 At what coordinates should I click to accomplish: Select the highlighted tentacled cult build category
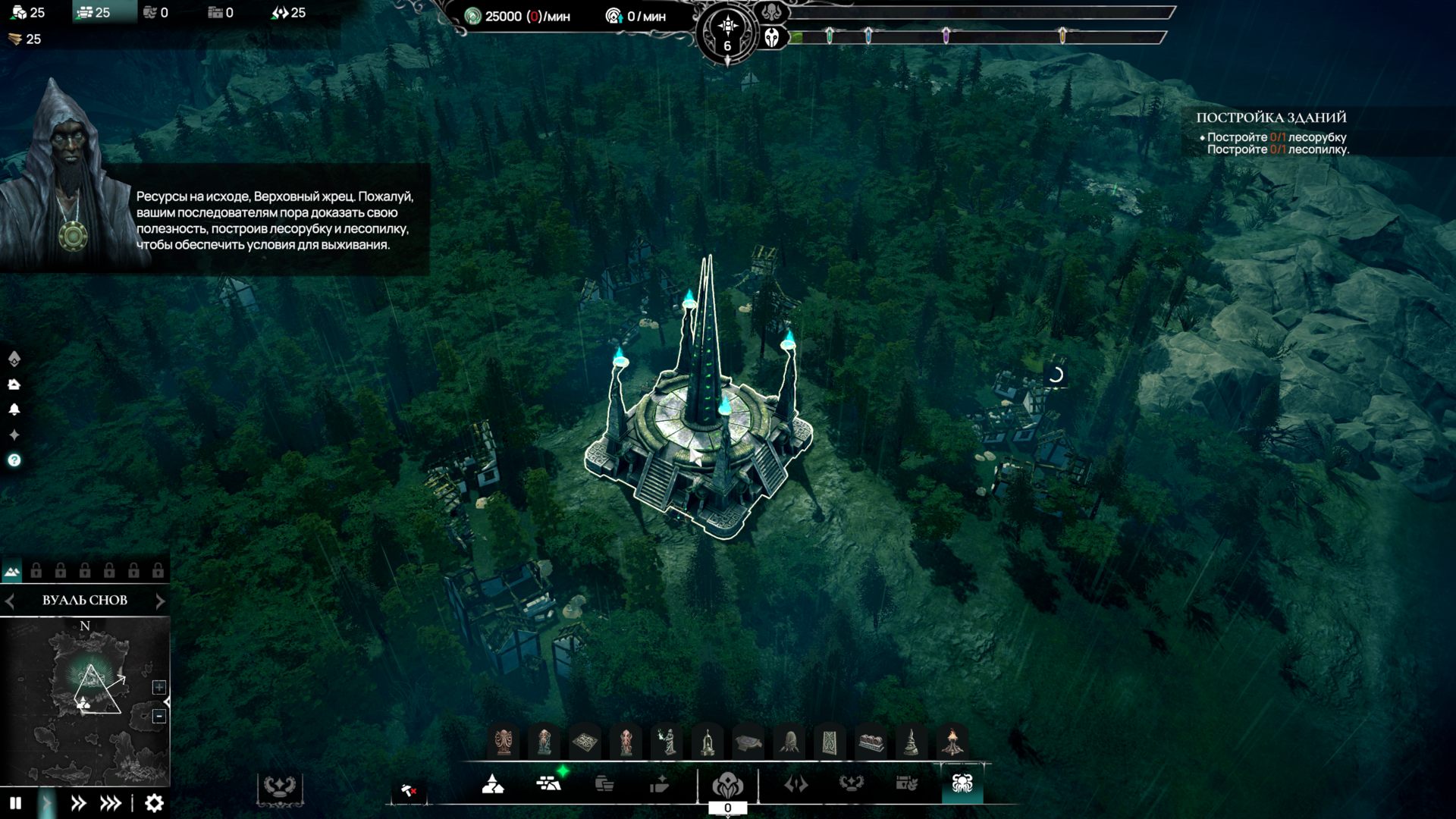tap(962, 783)
